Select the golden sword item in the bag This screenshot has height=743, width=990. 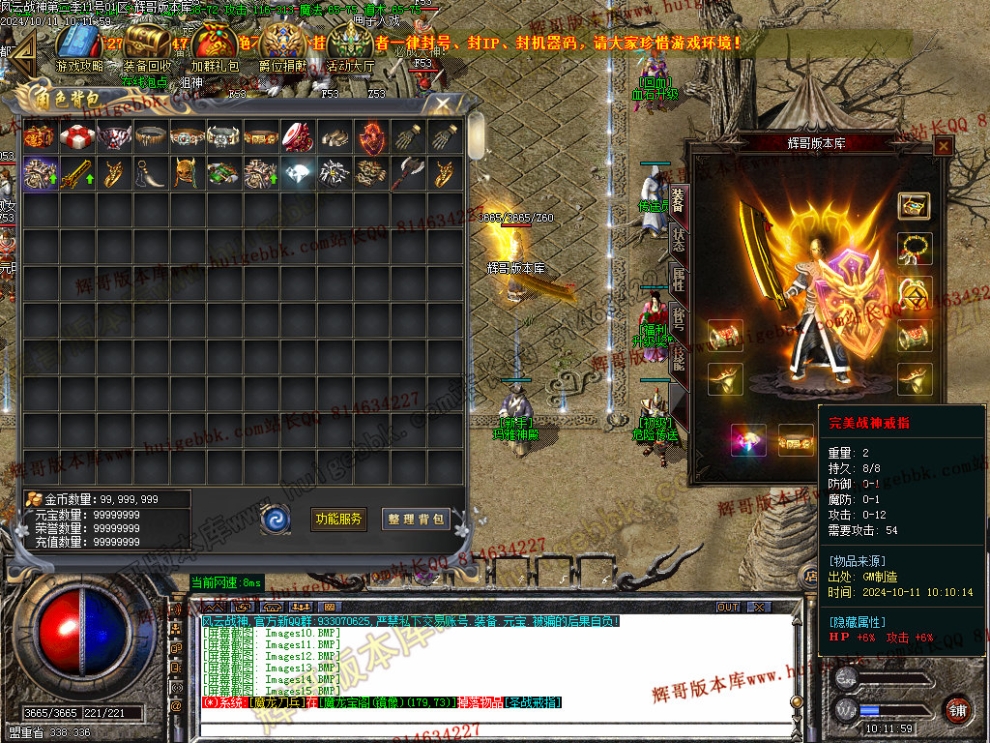click(77, 173)
